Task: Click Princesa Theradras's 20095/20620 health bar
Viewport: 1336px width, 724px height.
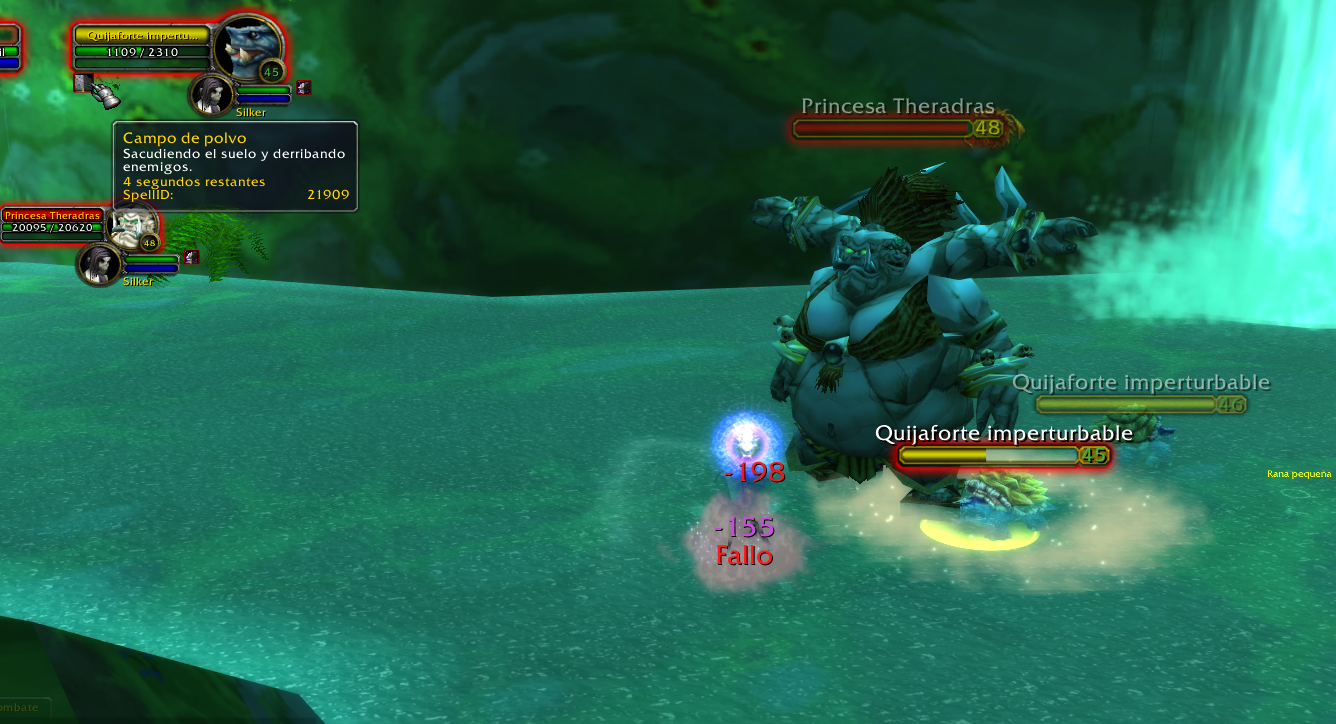Action: point(50,228)
